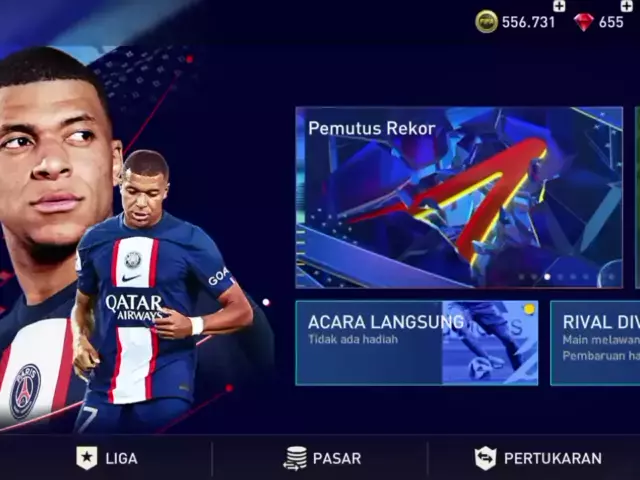Go to the Pasar market

(x=320, y=458)
